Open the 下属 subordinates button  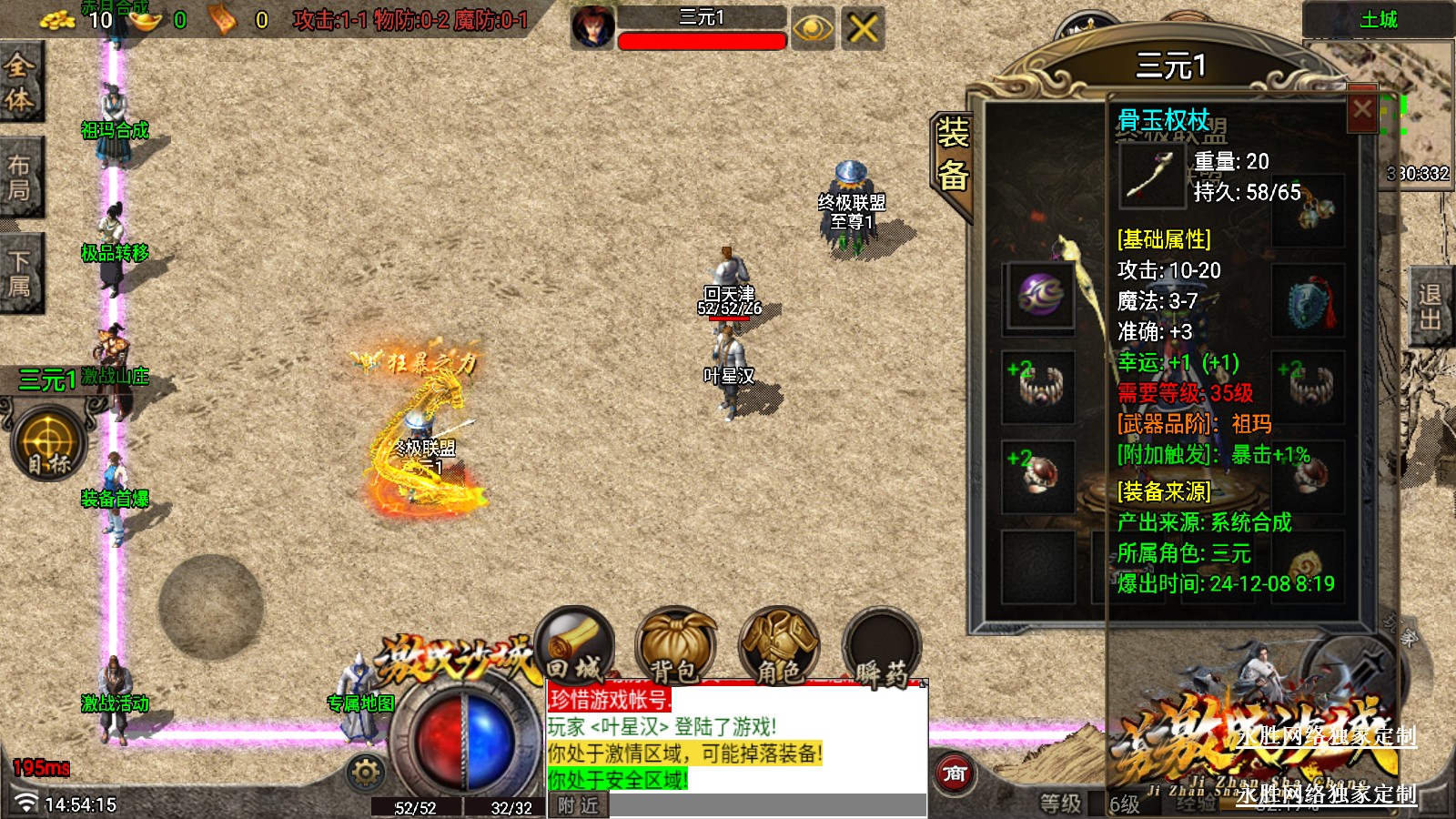[20, 273]
